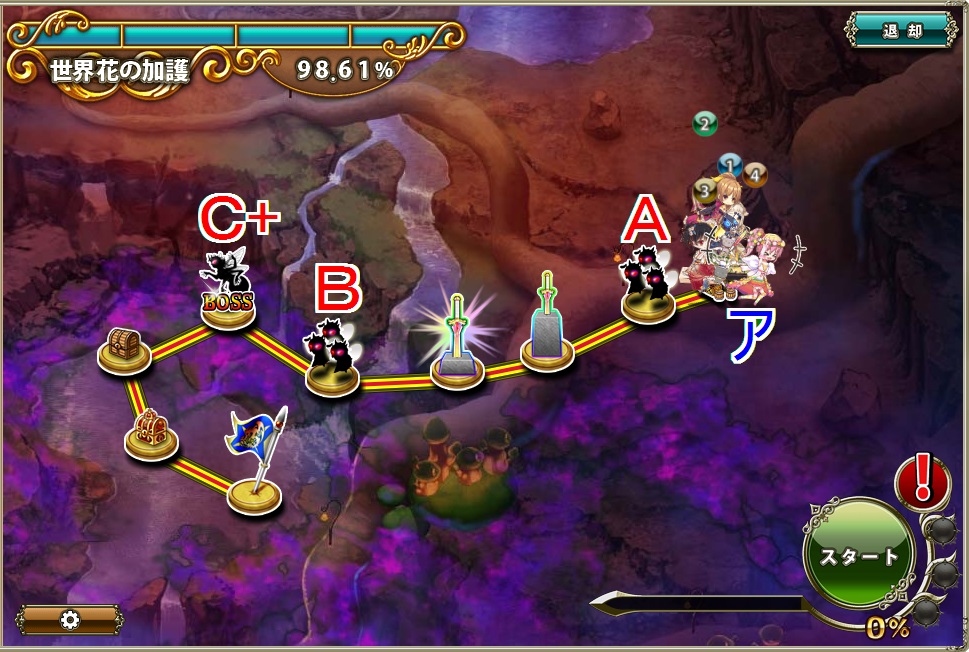
Task: Choose the enemy node labeled B
Action: 334,362
